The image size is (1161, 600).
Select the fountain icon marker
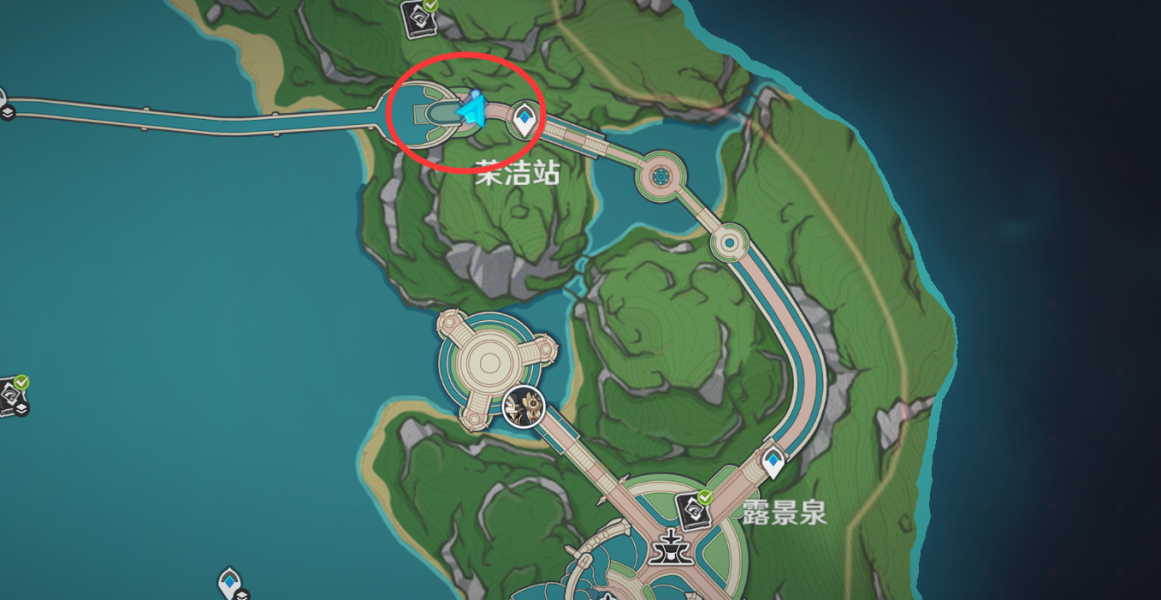[664, 548]
